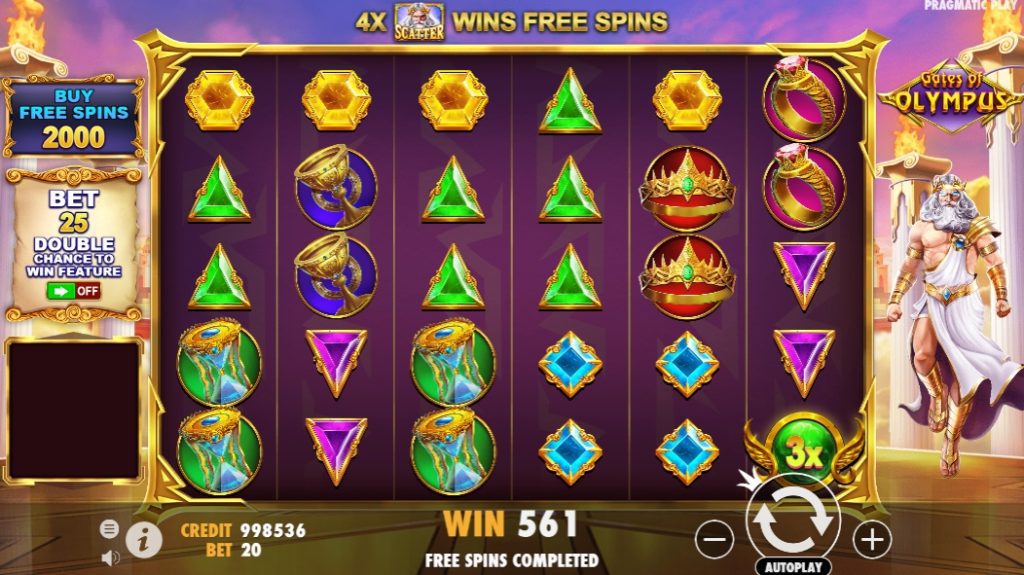This screenshot has height=575, width=1024.
Task: Open the hamburger settings menu
Action: (109, 529)
